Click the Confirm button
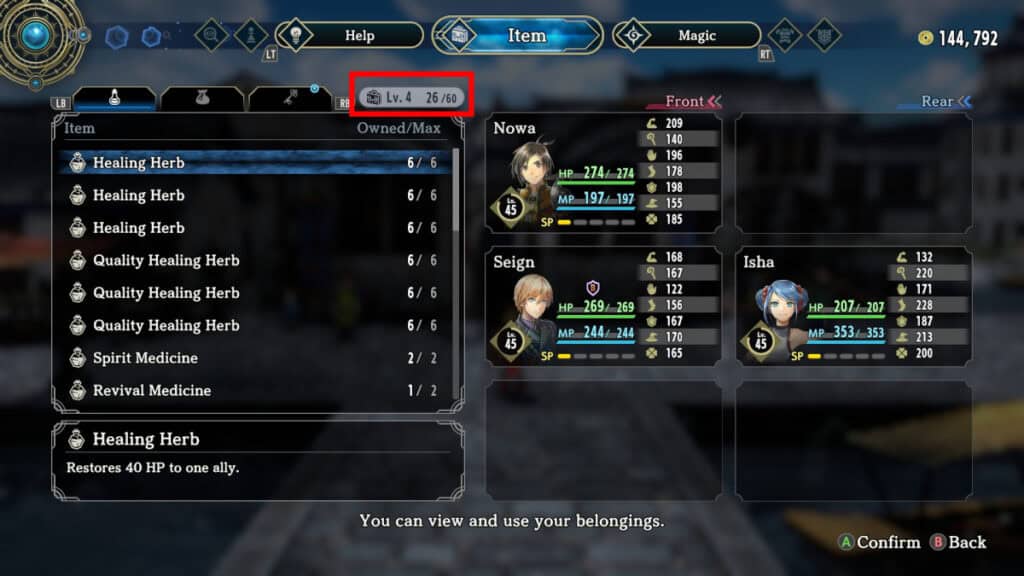Image resolution: width=1024 pixels, height=576 pixels. [x=878, y=542]
